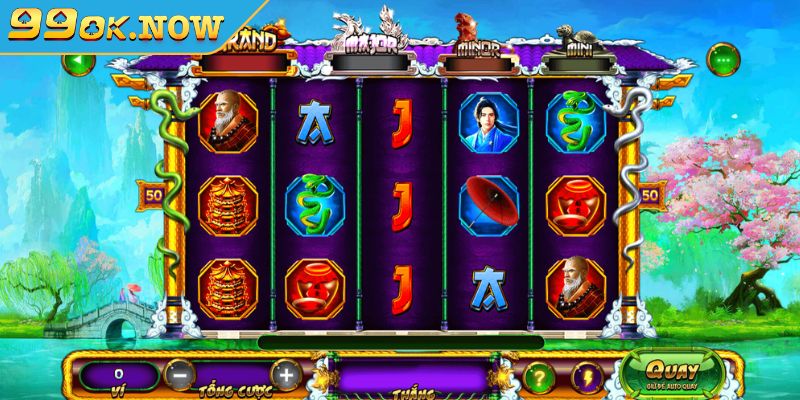Toggle the lightning bolt turbo spin
Screen dimensions: 800x400
point(587,378)
